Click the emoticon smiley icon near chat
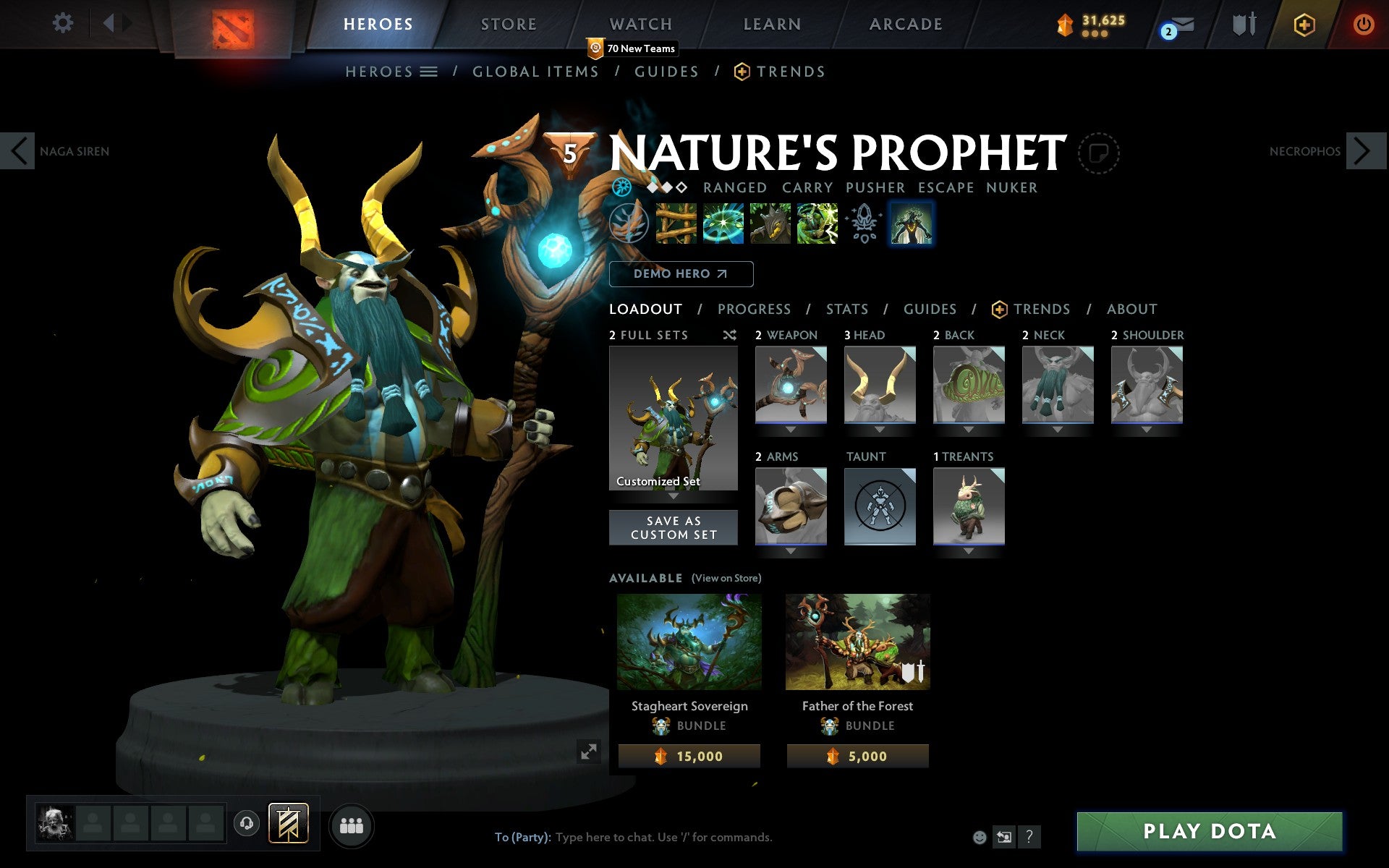 (x=980, y=837)
